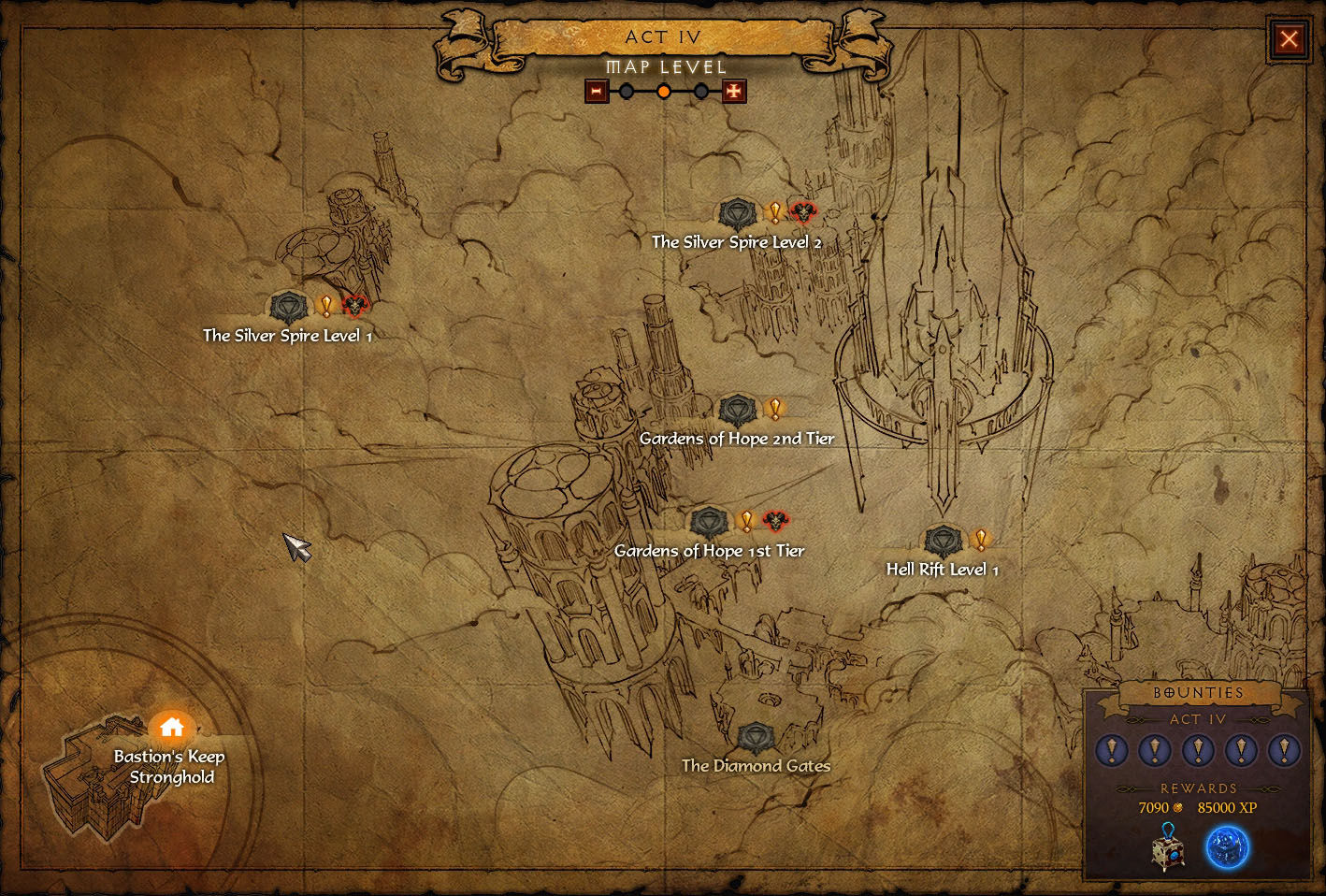This screenshot has width=1326, height=896.
Task: Select the Gardens of Hope 2nd Tier waypoint
Action: pos(738,410)
